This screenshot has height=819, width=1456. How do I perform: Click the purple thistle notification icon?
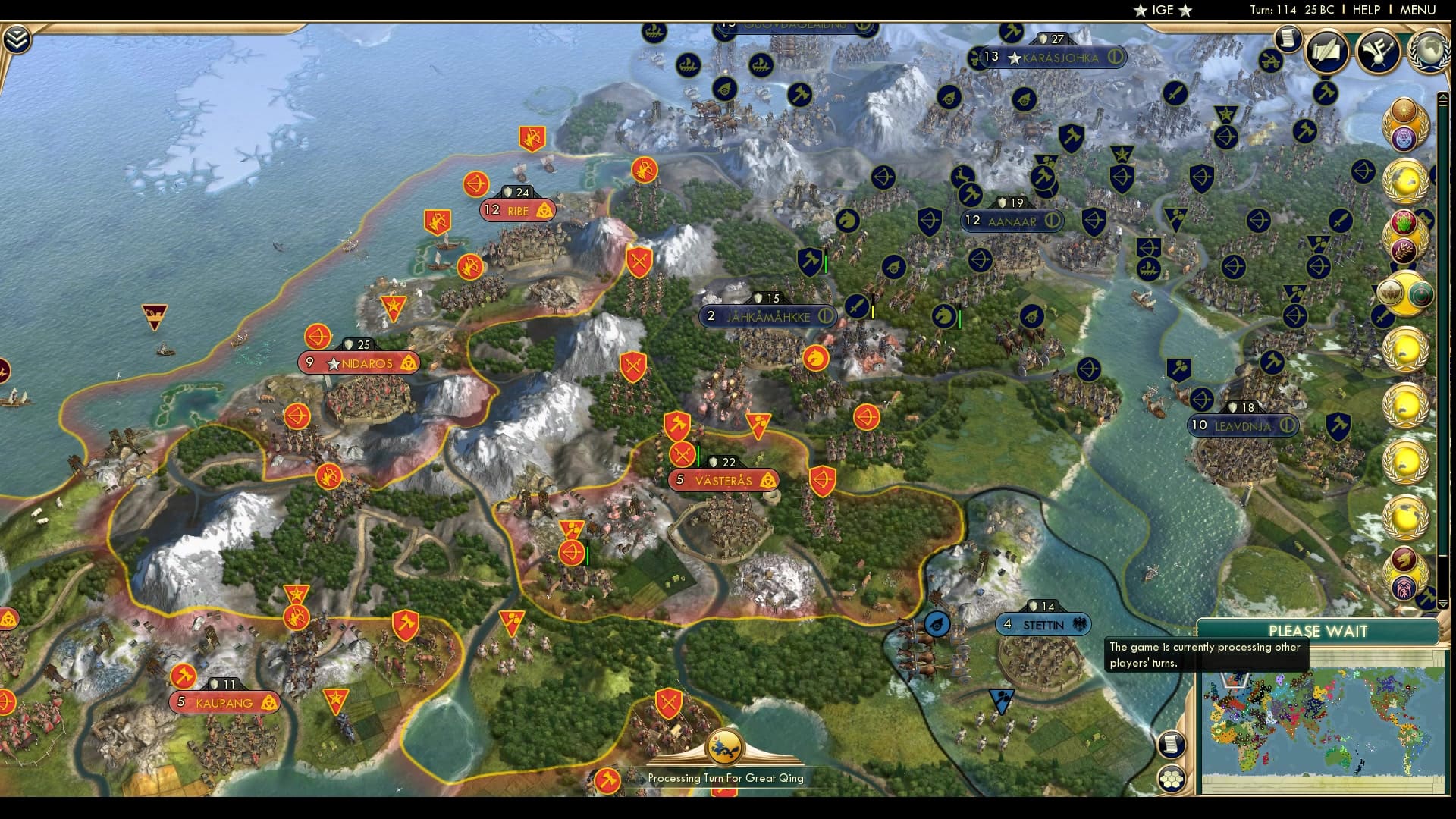pos(1405,137)
